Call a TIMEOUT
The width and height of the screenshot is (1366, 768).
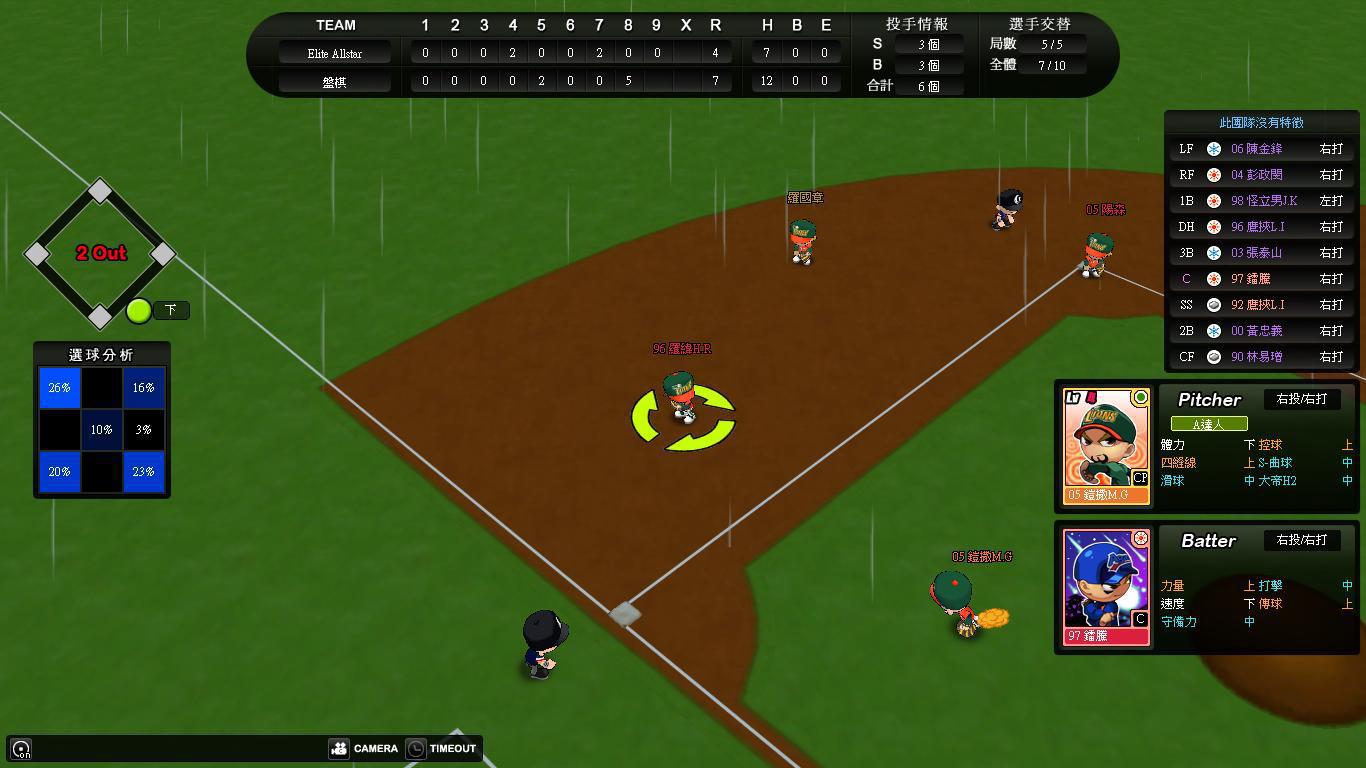tap(441, 748)
